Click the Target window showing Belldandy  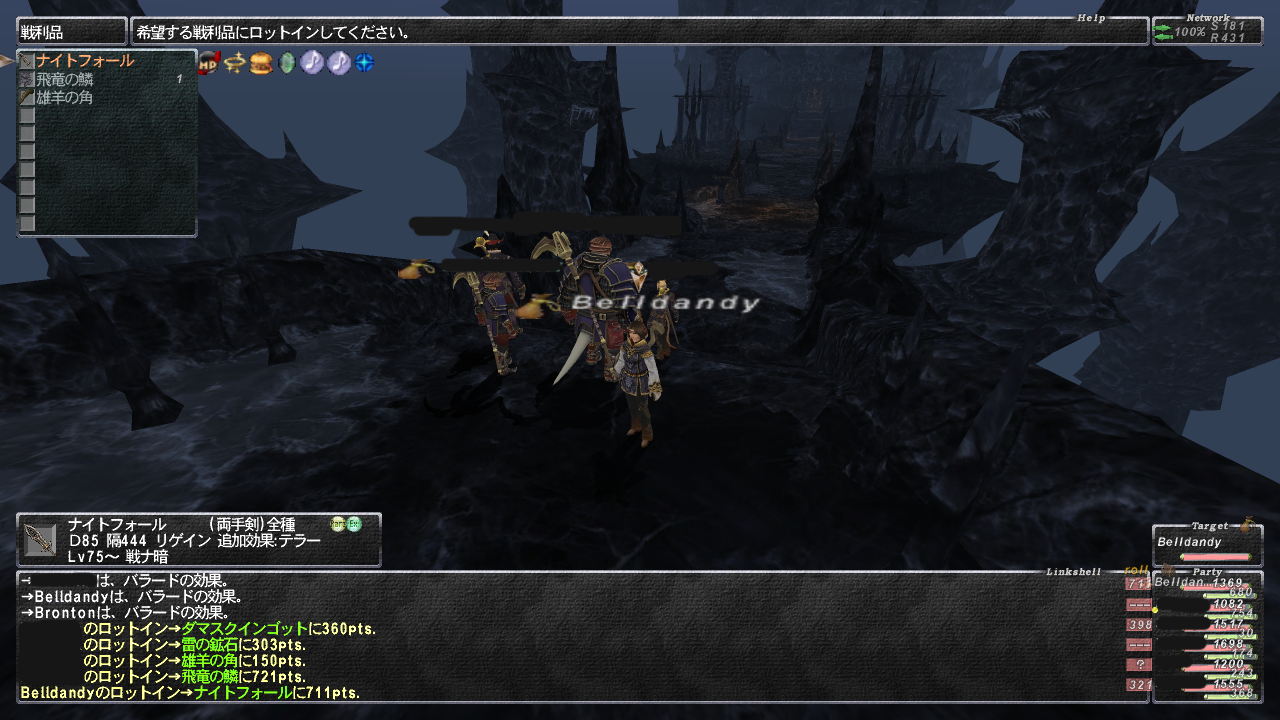point(1206,546)
